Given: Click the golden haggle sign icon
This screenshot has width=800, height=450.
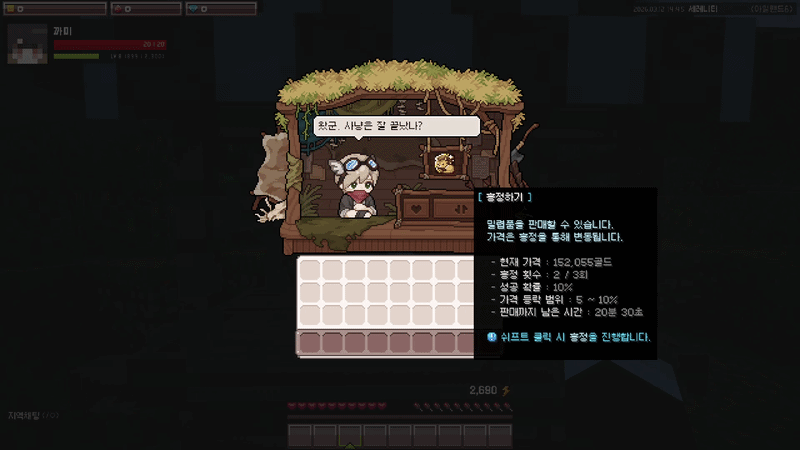Looking at the screenshot, I should [x=446, y=161].
